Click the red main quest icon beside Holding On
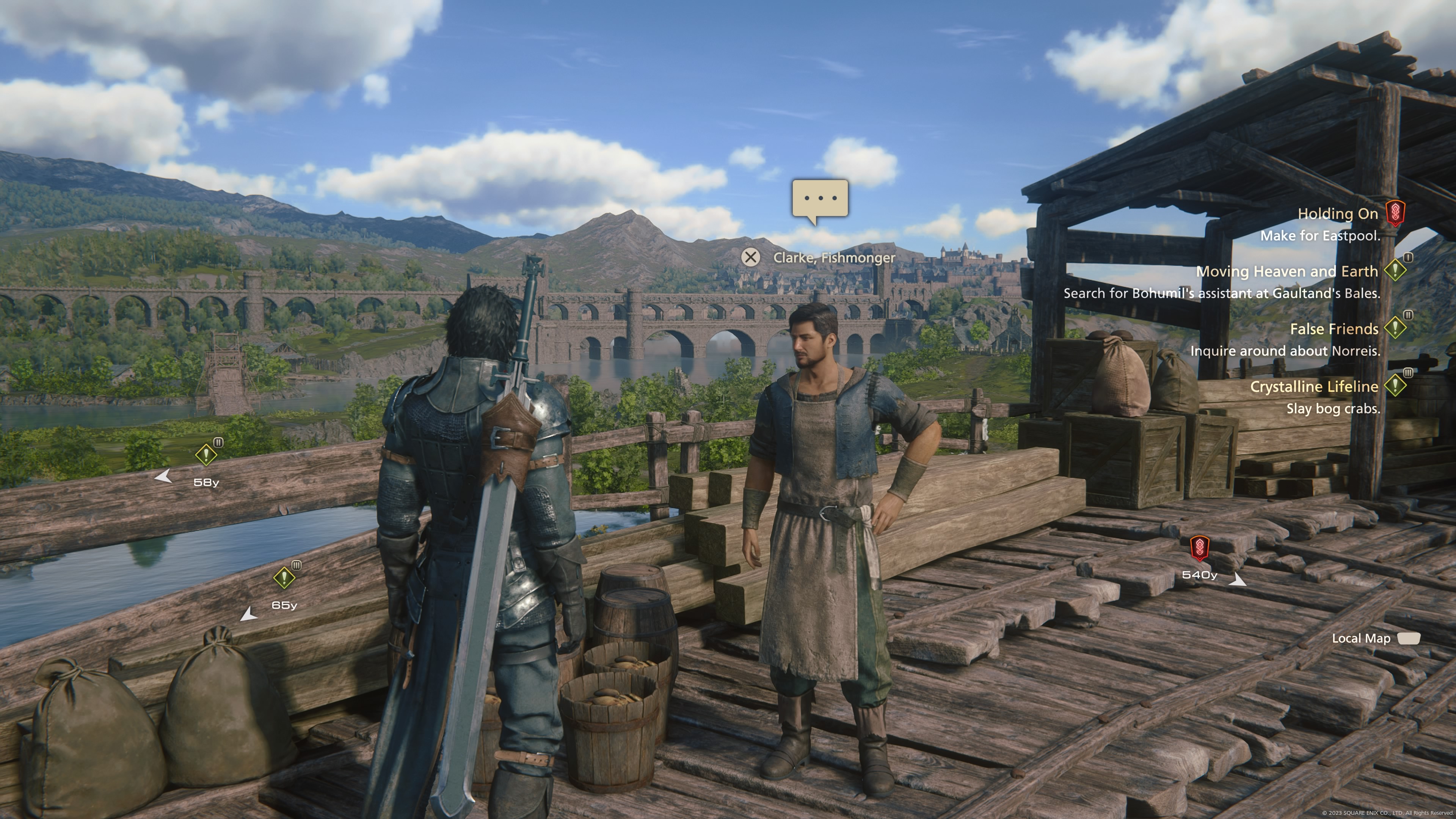Viewport: 1456px width, 819px height. [1395, 213]
